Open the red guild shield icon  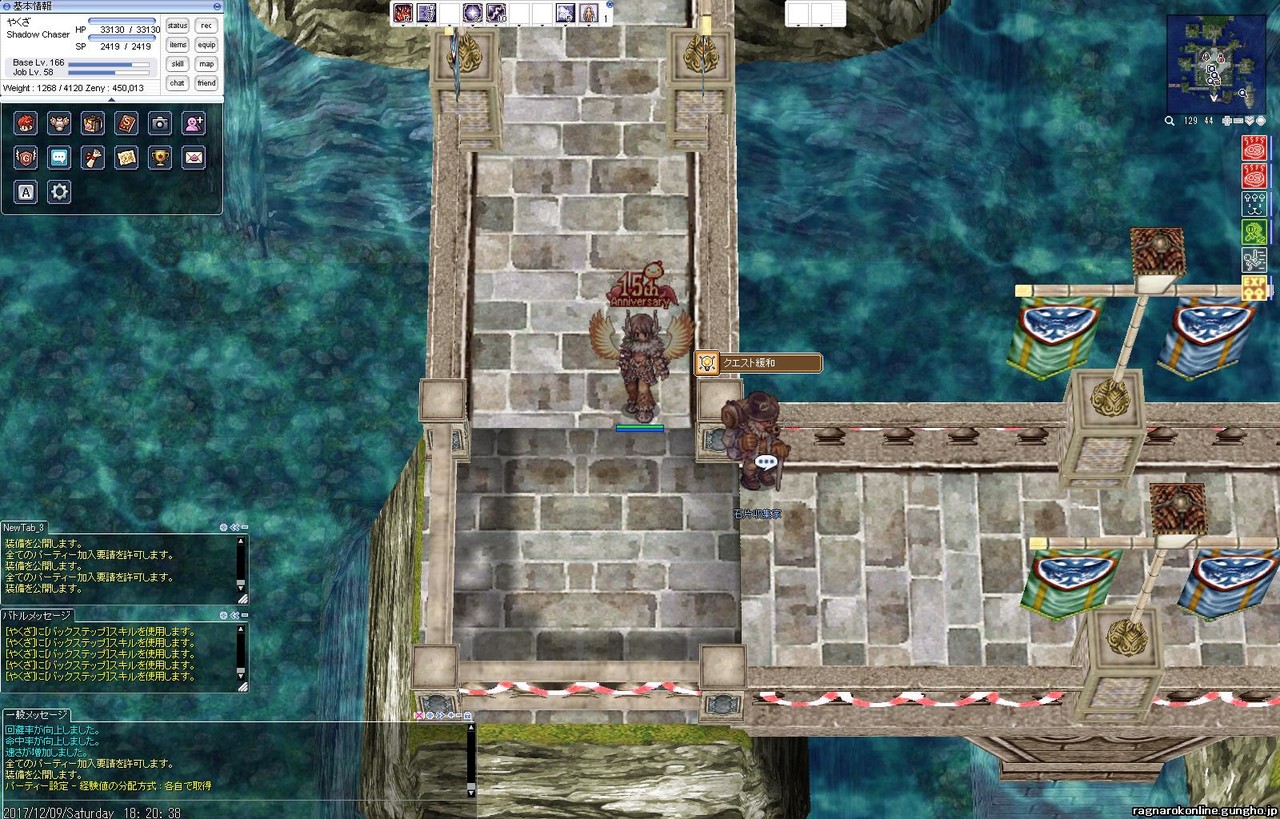pos(26,157)
